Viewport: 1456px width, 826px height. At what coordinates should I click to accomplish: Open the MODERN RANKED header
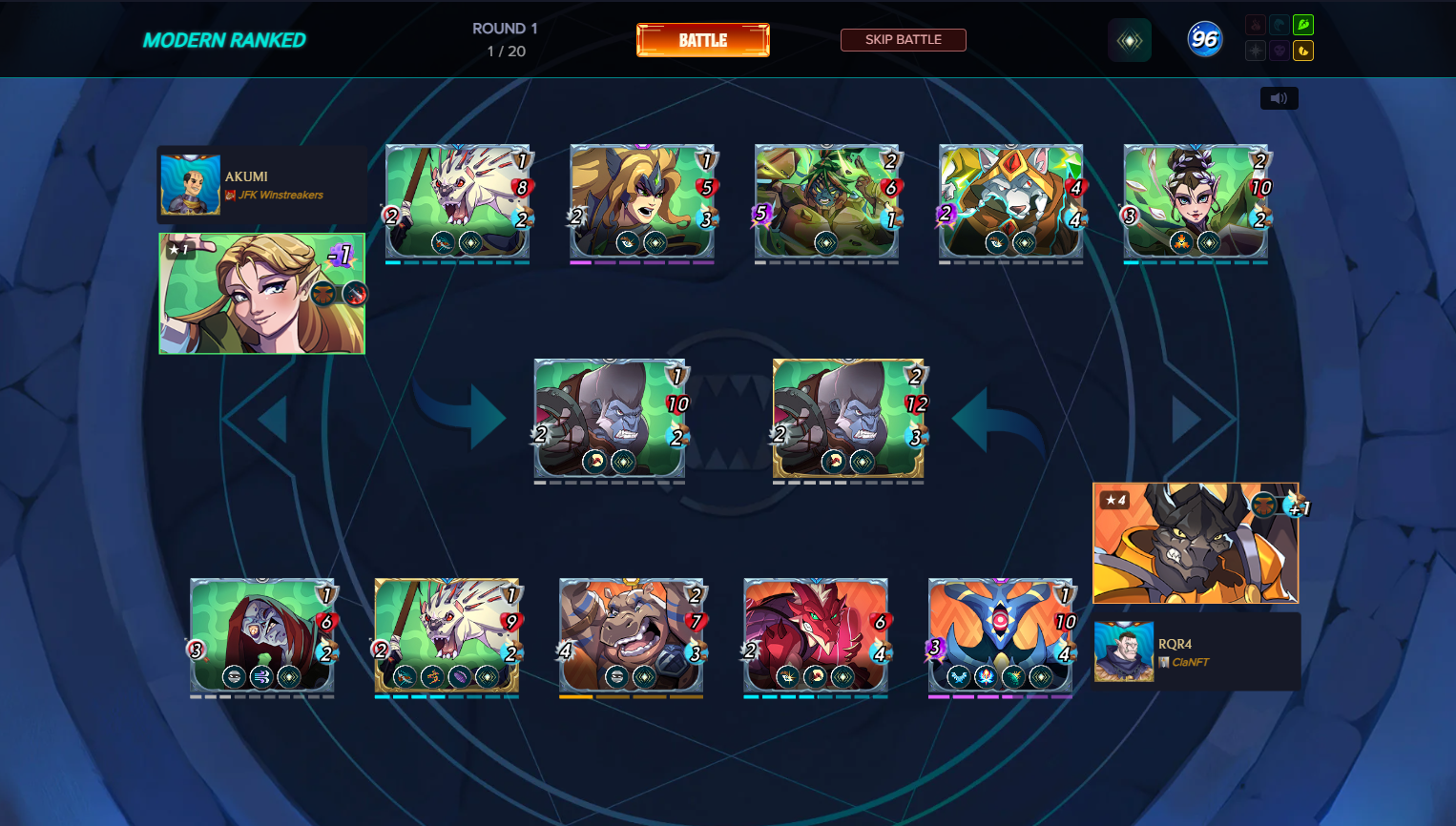click(223, 41)
